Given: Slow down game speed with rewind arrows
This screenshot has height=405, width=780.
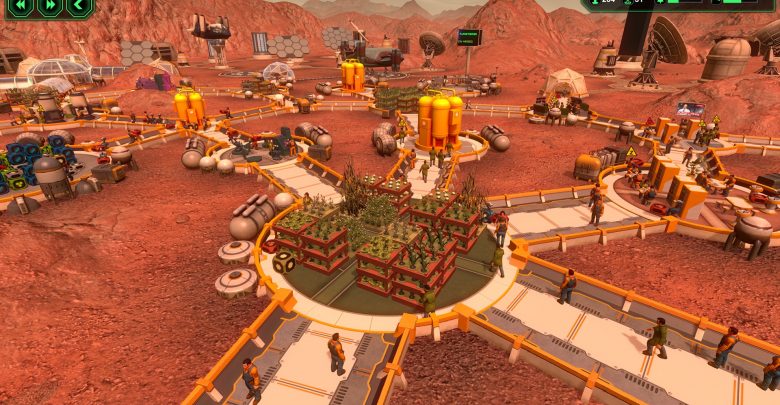Looking at the screenshot, I should click(x=20, y=6).
